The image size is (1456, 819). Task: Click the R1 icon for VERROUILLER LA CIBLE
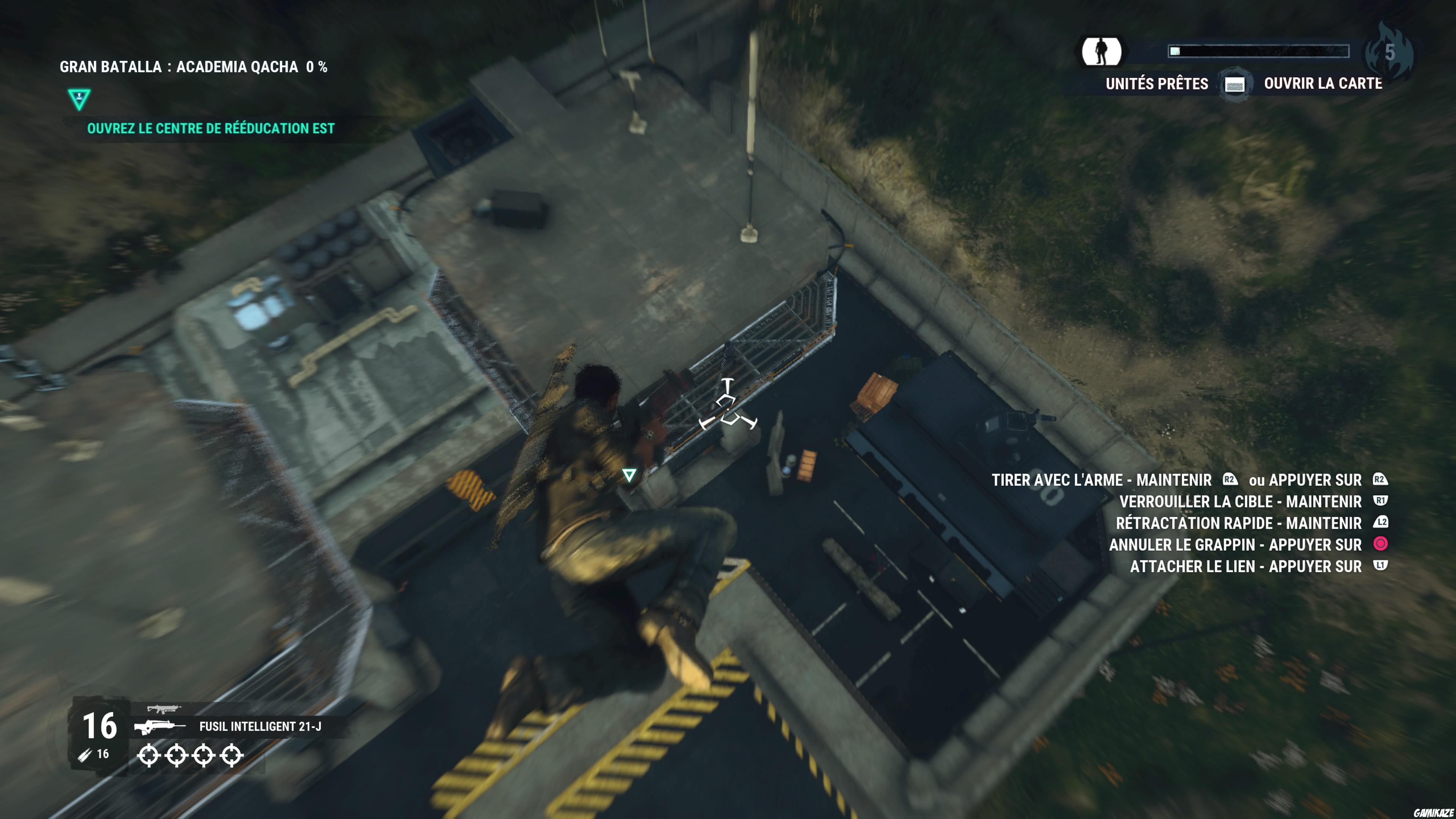click(x=1381, y=501)
